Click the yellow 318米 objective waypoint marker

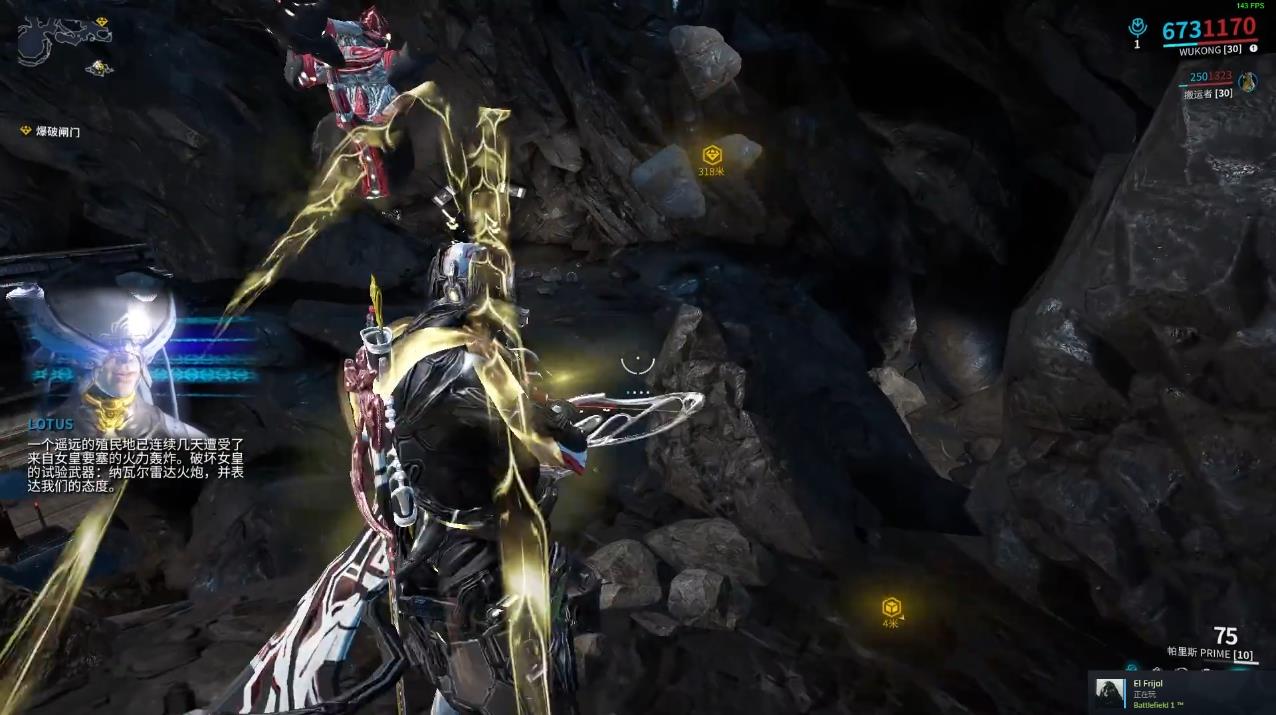click(711, 155)
